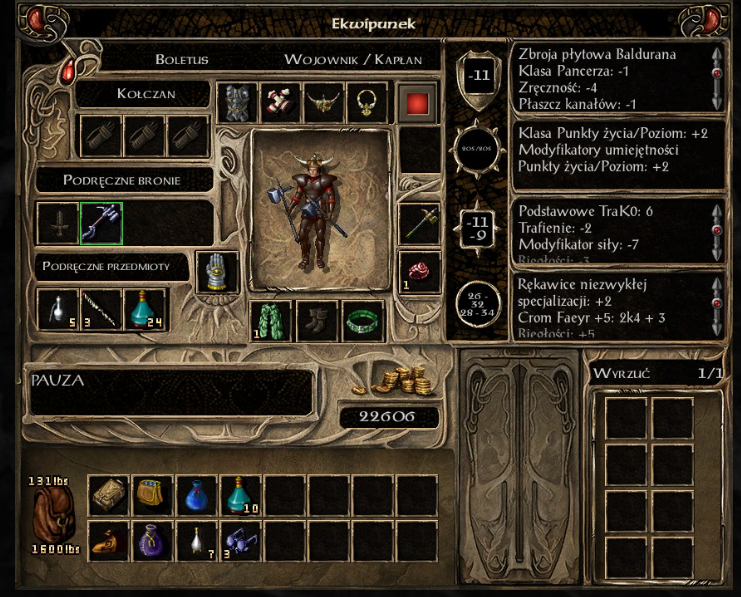Screen dimensions: 741x597
Task: Select the round blue potion in the backpack
Action: tap(196, 494)
